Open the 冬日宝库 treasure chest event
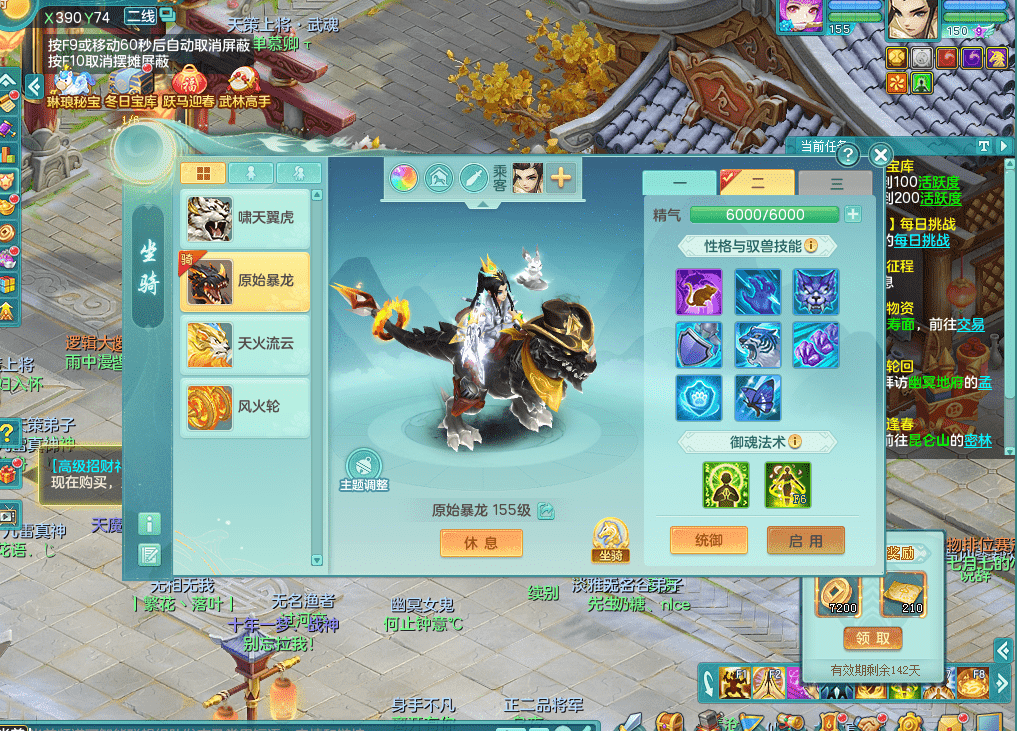The height and width of the screenshot is (731, 1017). pos(130,87)
